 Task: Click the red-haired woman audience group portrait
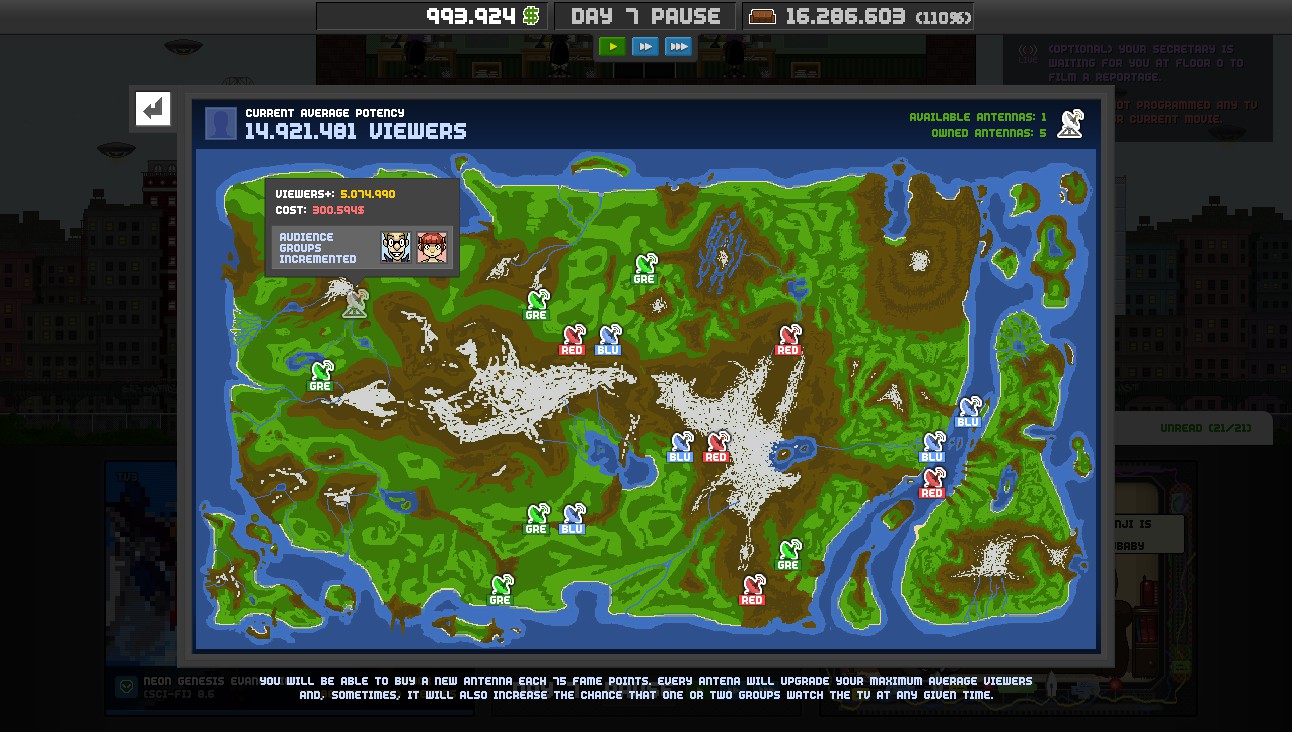[434, 245]
